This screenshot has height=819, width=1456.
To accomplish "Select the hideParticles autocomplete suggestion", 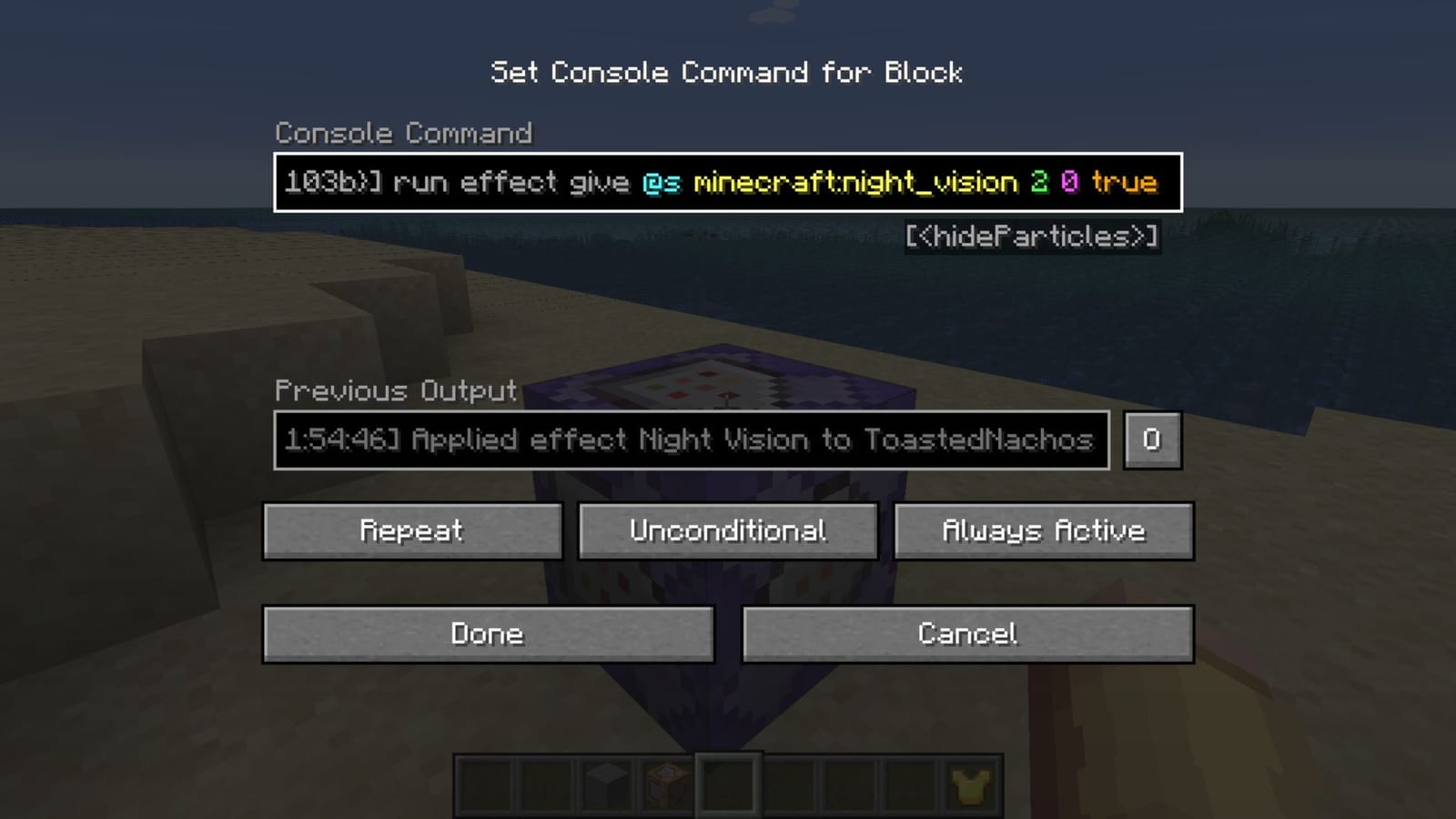I will click(1034, 238).
